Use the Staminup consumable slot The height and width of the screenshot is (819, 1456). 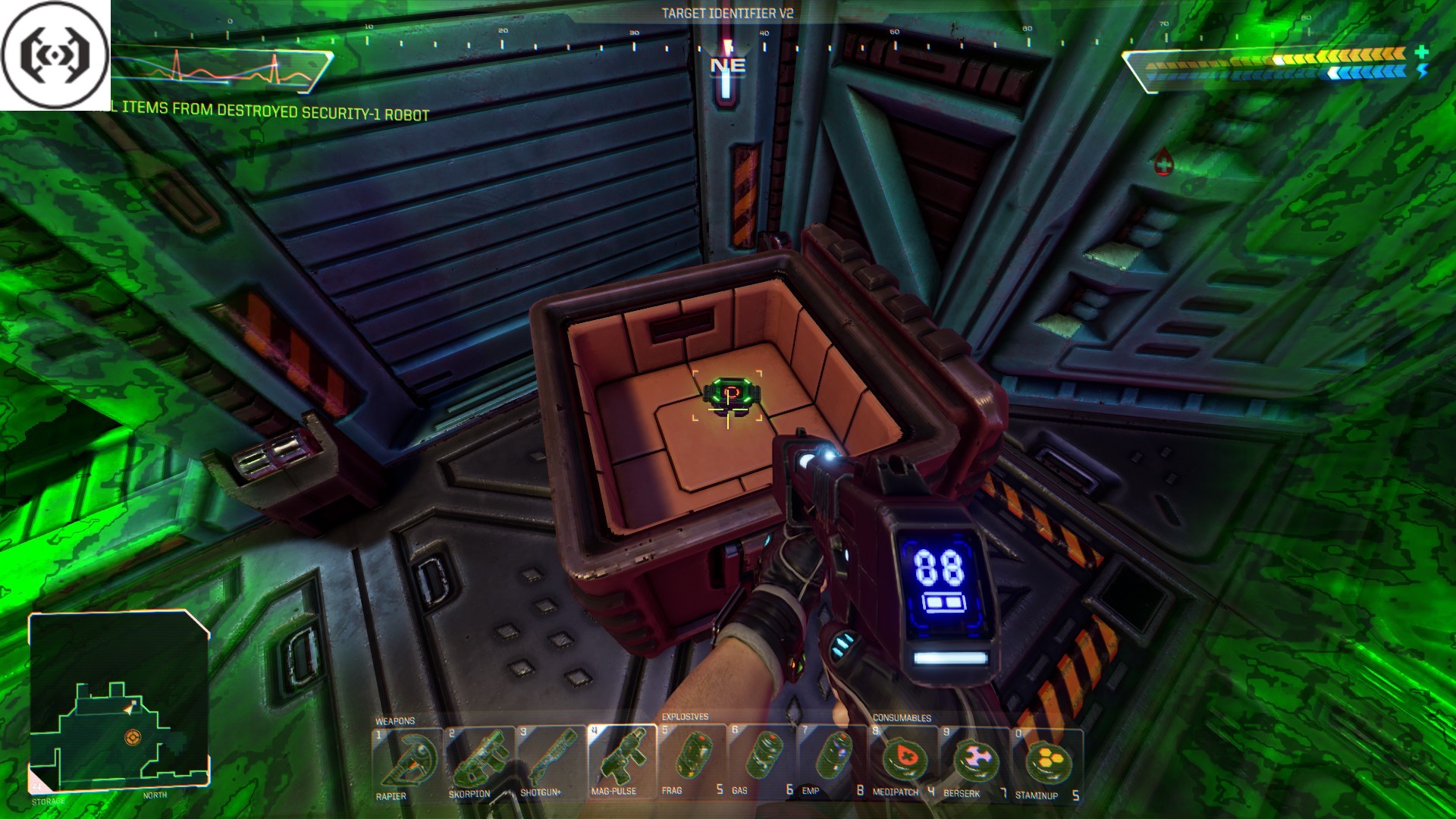tap(1047, 762)
